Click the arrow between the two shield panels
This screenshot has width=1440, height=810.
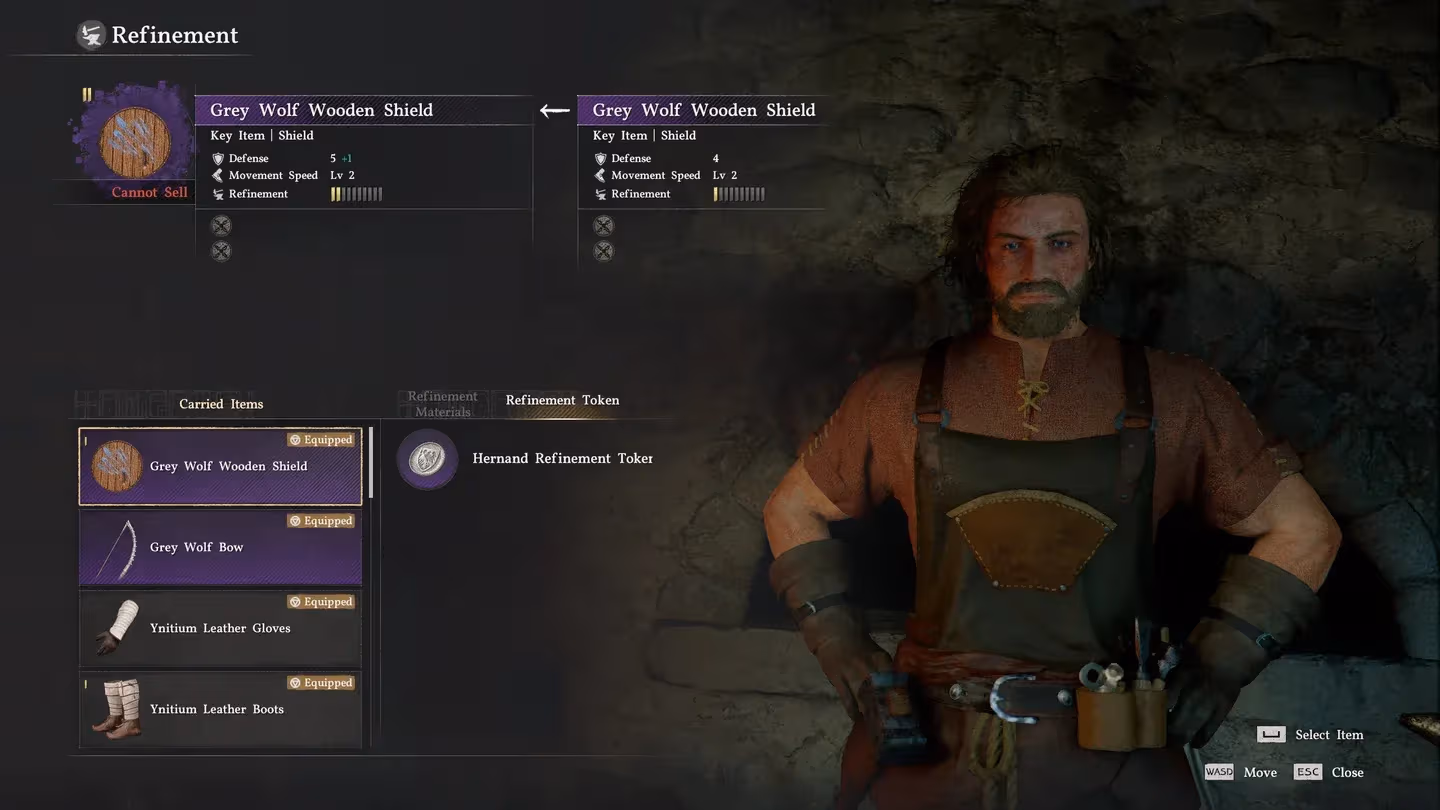553,111
